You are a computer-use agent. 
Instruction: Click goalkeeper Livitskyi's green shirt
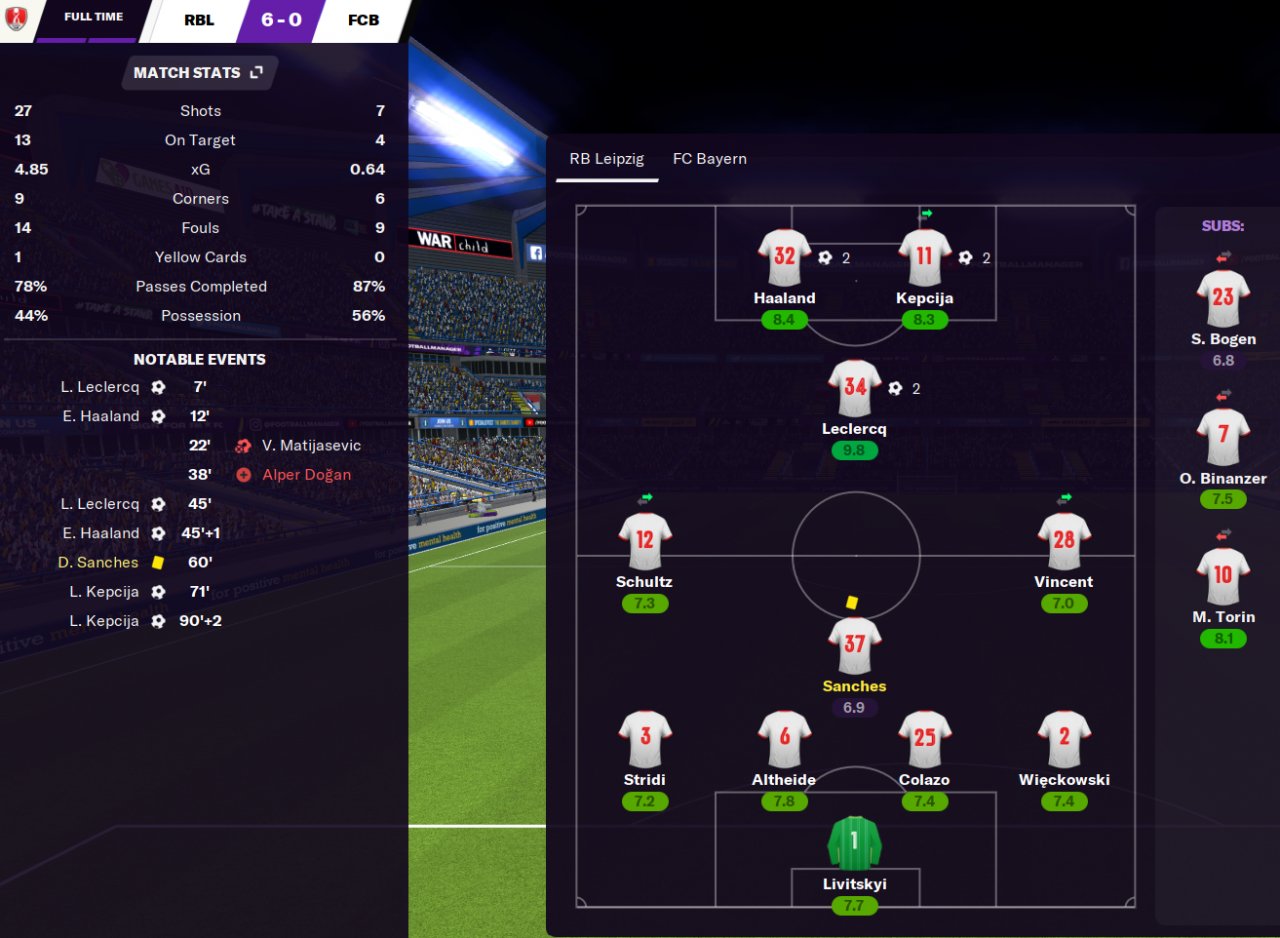tap(854, 843)
